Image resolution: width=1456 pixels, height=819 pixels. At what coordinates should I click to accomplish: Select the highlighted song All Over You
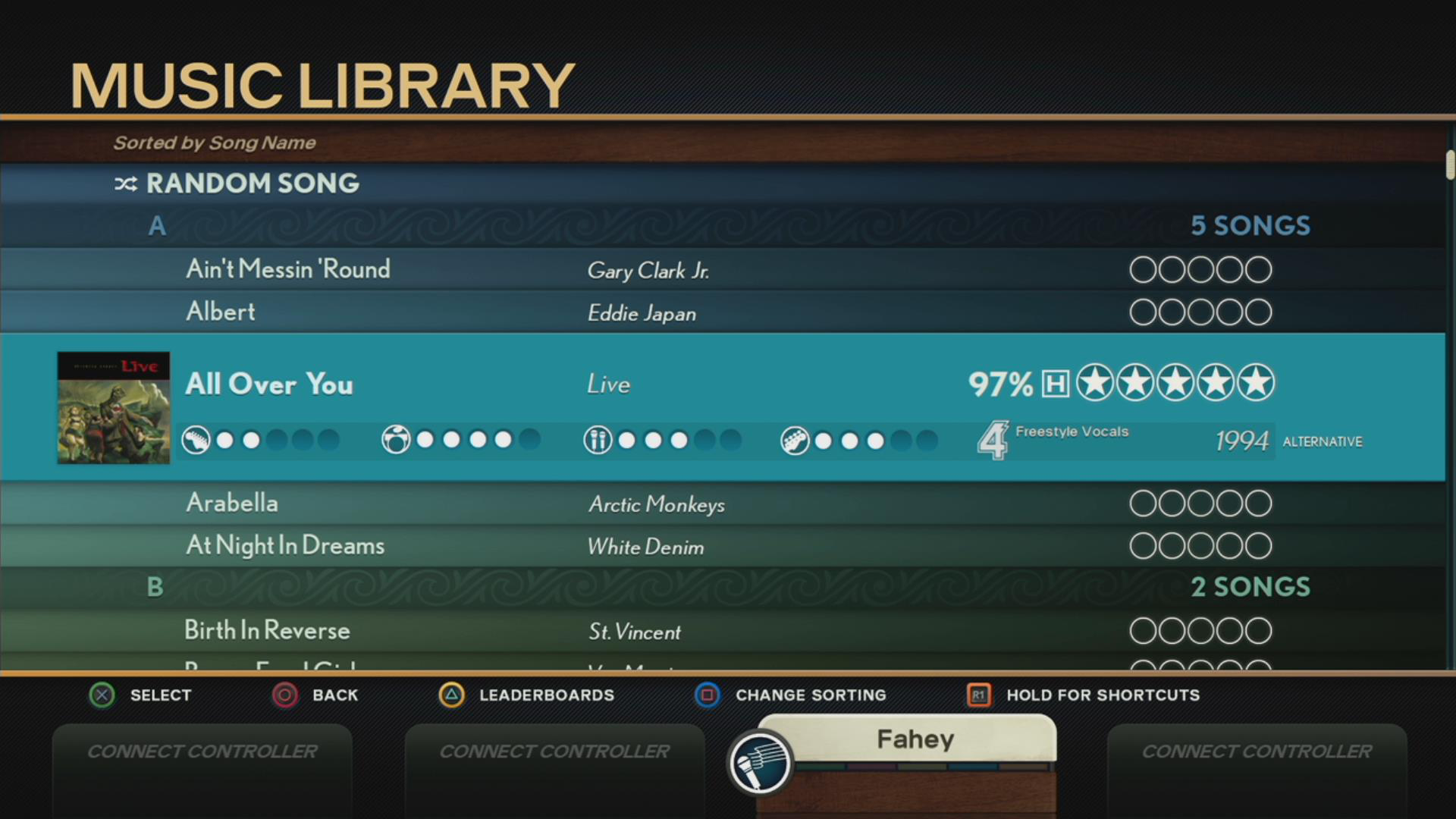[269, 384]
